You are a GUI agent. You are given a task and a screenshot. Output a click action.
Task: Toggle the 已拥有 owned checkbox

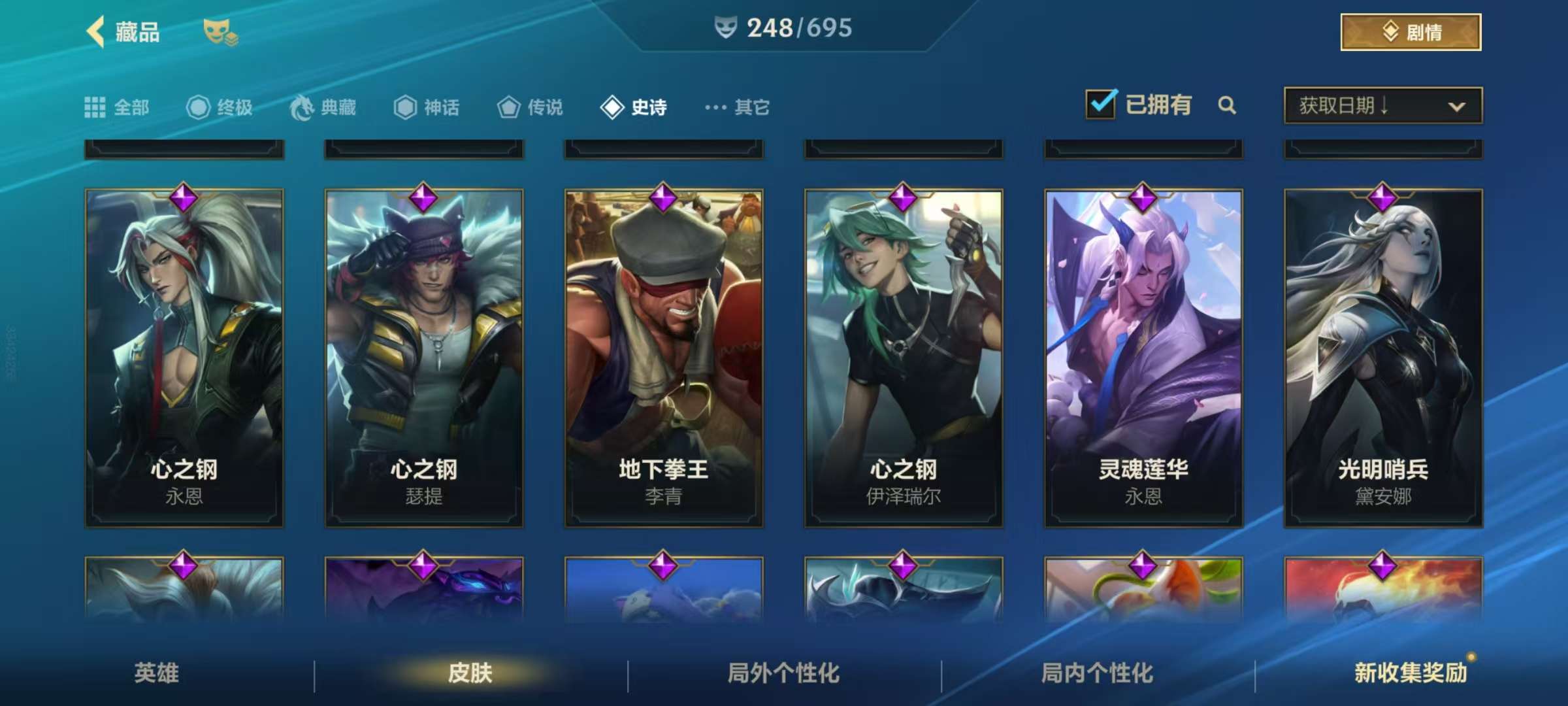coord(1101,105)
